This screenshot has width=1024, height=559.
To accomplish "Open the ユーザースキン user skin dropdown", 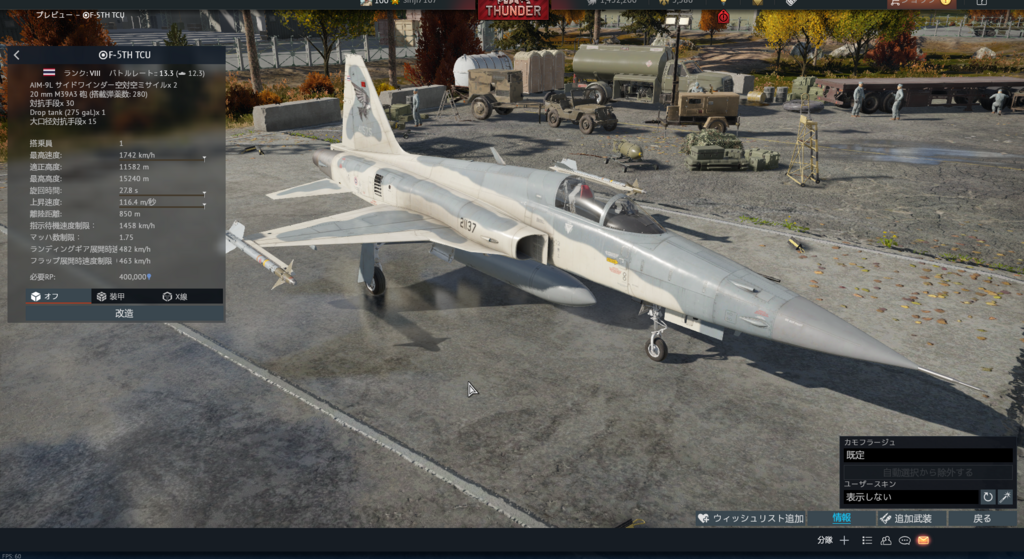I will coord(909,497).
